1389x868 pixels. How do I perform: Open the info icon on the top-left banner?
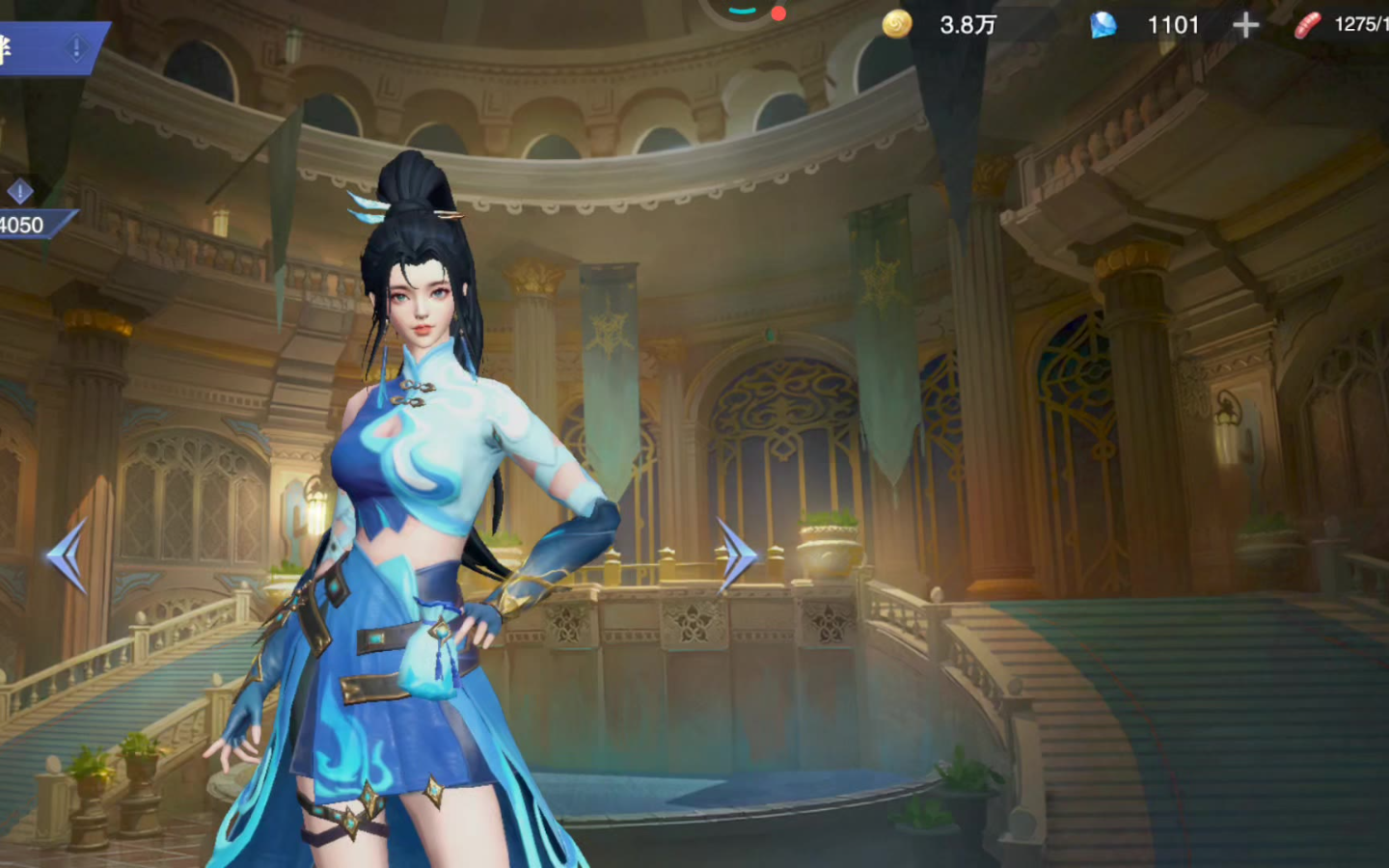[76, 47]
